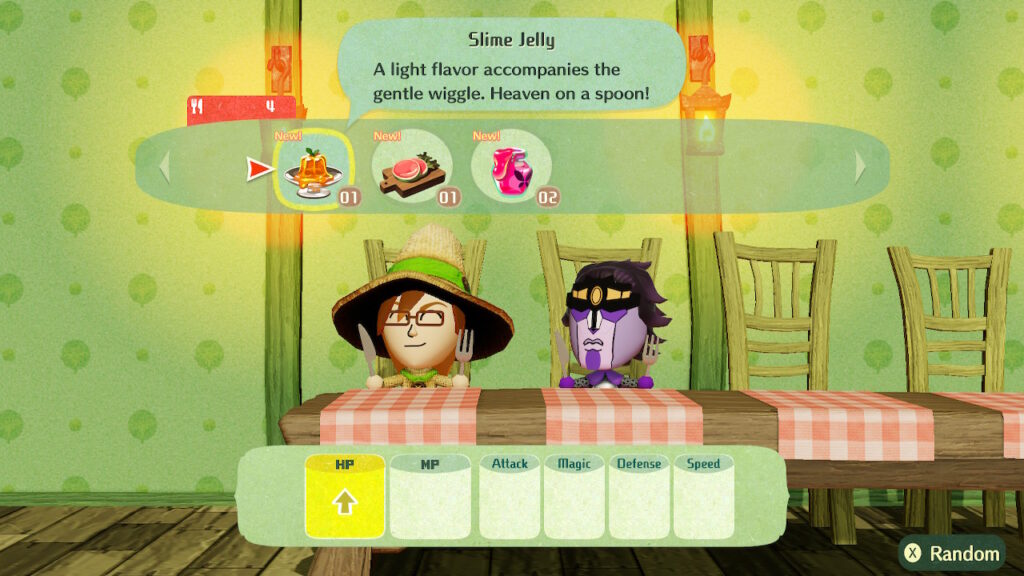The image size is (1024, 576).
Task: Select the Slime Jelly food item
Action: tap(315, 168)
